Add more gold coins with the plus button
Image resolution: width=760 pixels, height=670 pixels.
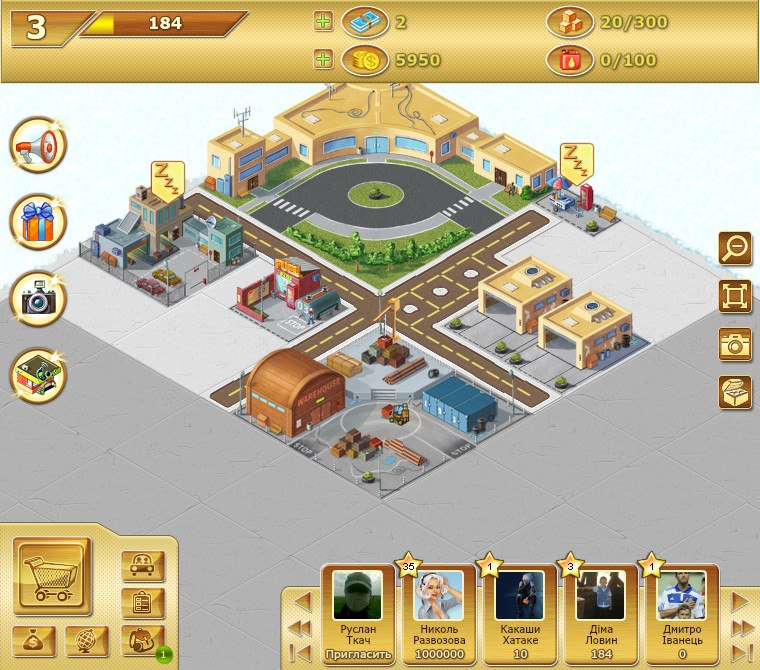click(x=322, y=59)
